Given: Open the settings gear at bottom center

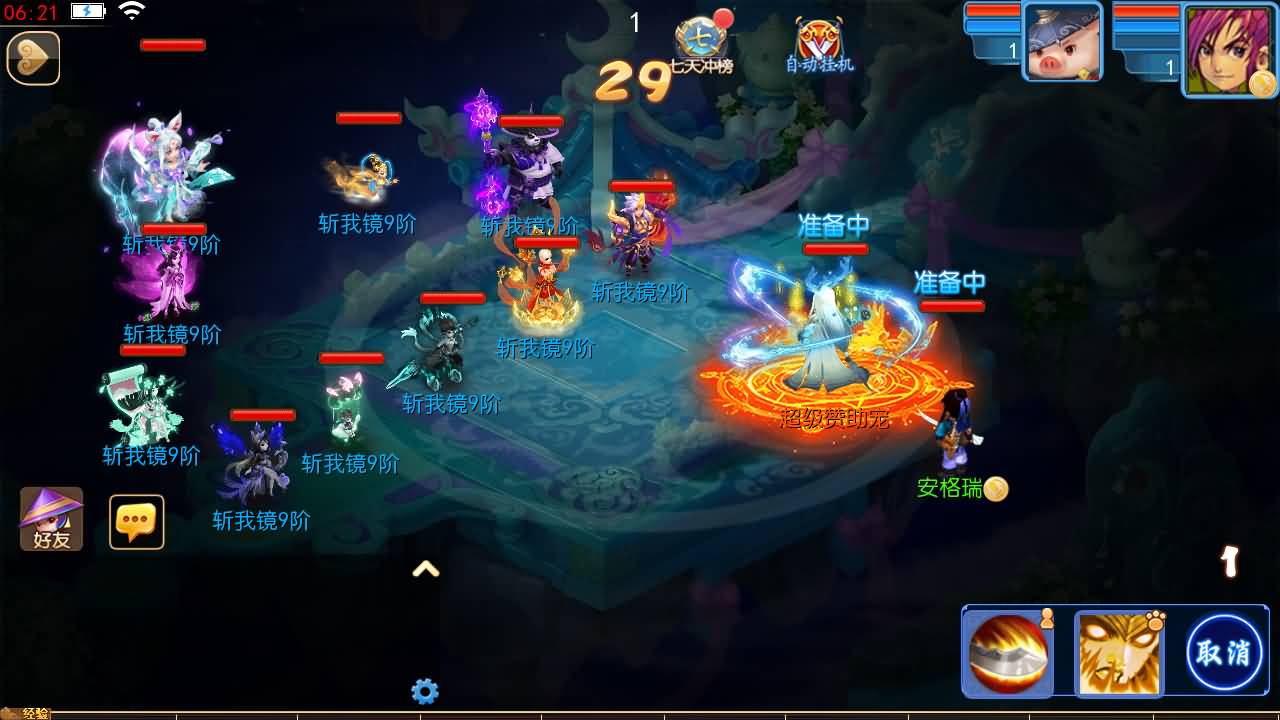Looking at the screenshot, I should pos(425,691).
